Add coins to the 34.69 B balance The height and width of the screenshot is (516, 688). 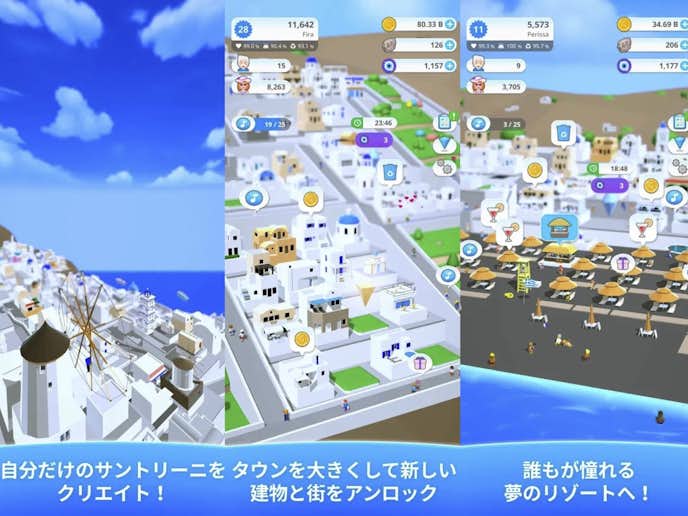684,24
